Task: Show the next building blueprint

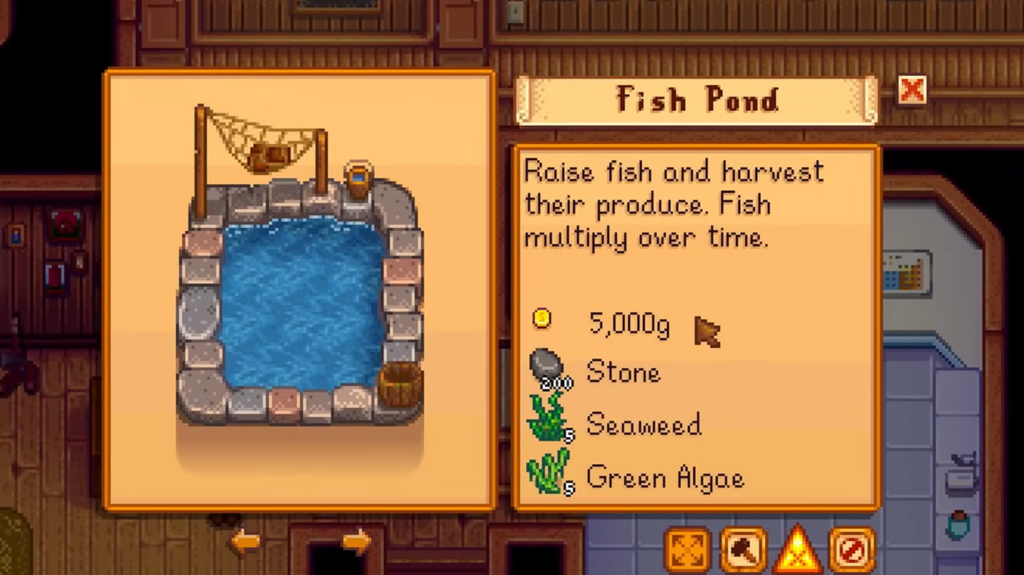Action: pyautogui.click(x=356, y=542)
